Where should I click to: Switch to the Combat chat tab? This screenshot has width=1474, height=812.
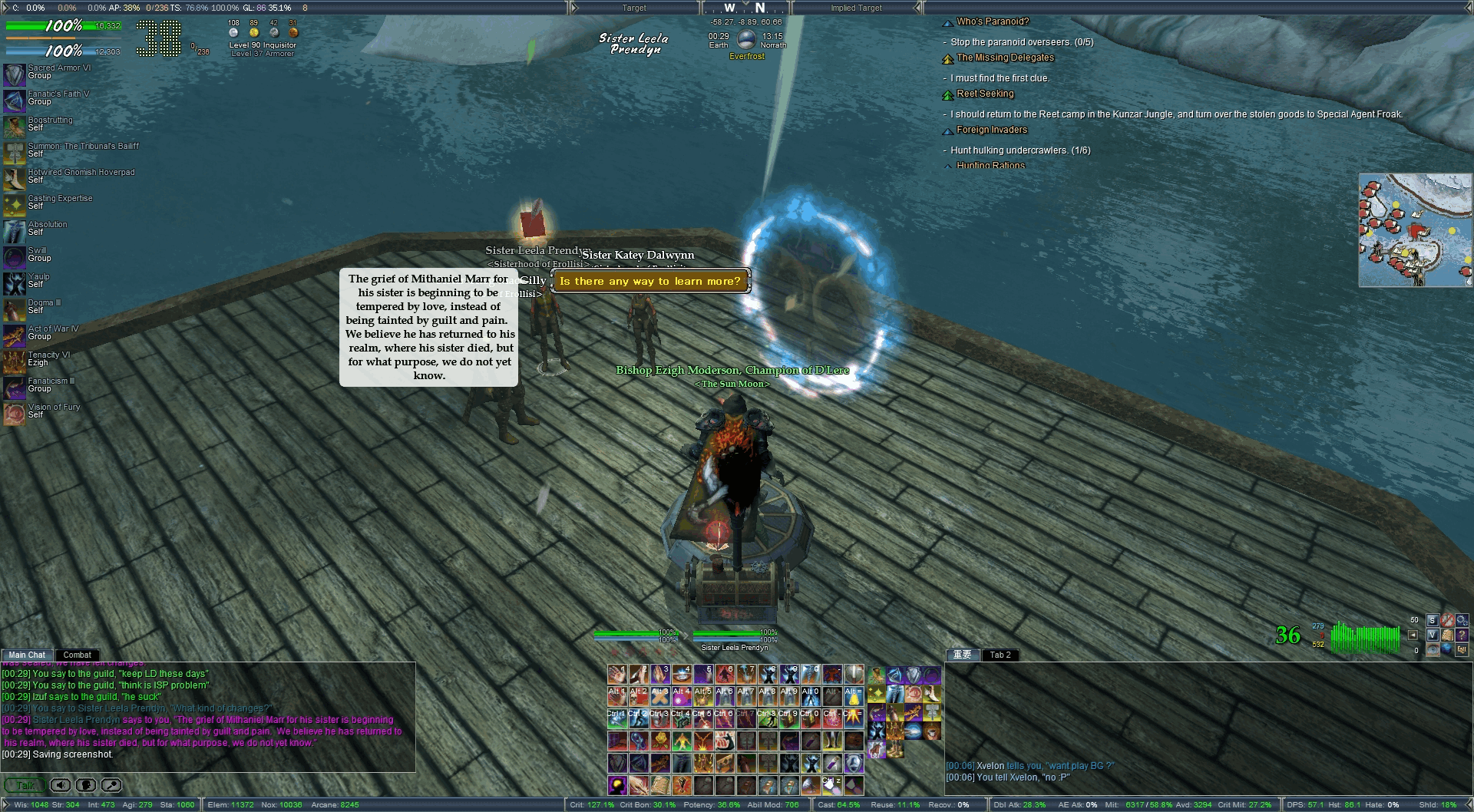coord(77,655)
